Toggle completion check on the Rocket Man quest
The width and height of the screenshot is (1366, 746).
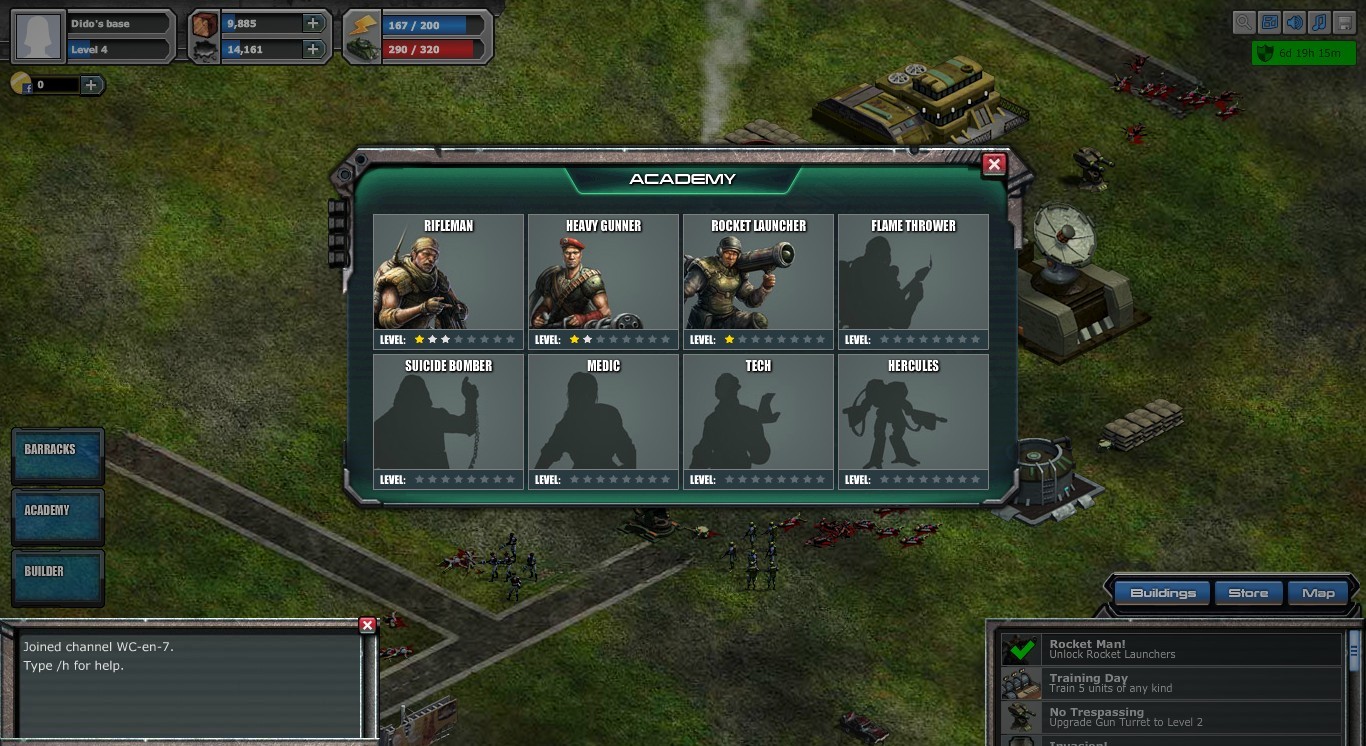point(1020,649)
